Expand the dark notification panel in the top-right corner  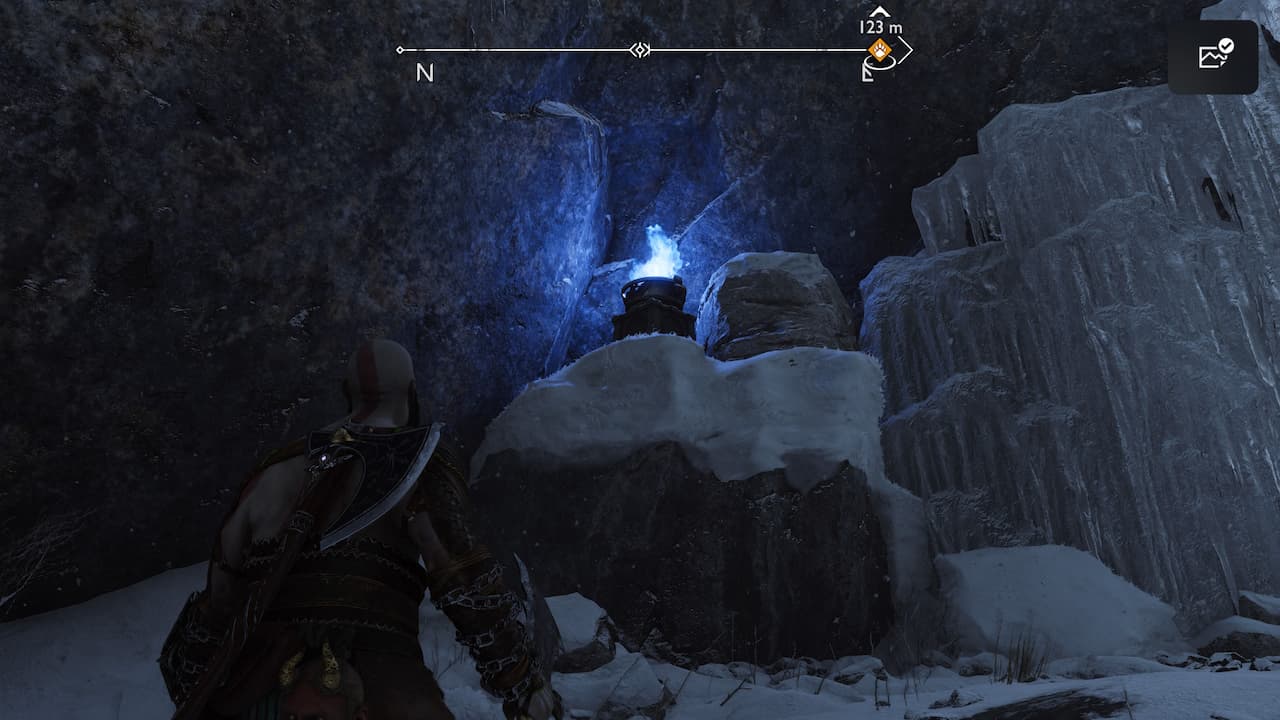1212,57
